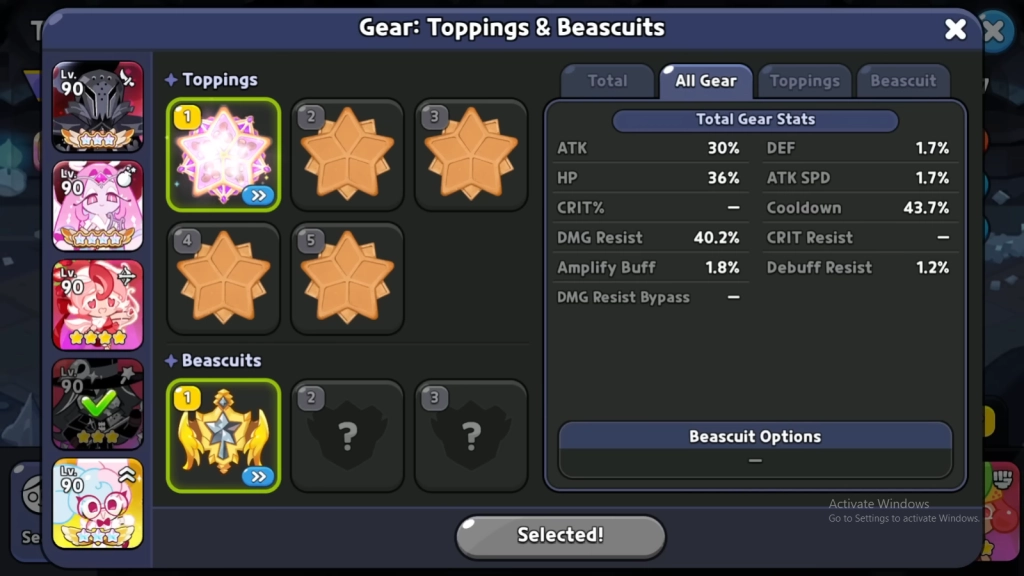Pick the red-haired cookie portrait

pos(98,304)
